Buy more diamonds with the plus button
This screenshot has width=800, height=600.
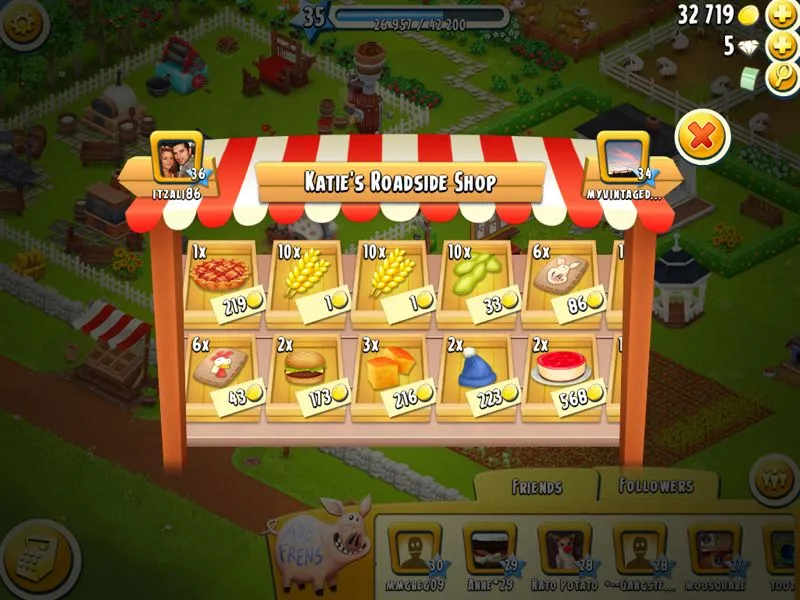pos(780,46)
